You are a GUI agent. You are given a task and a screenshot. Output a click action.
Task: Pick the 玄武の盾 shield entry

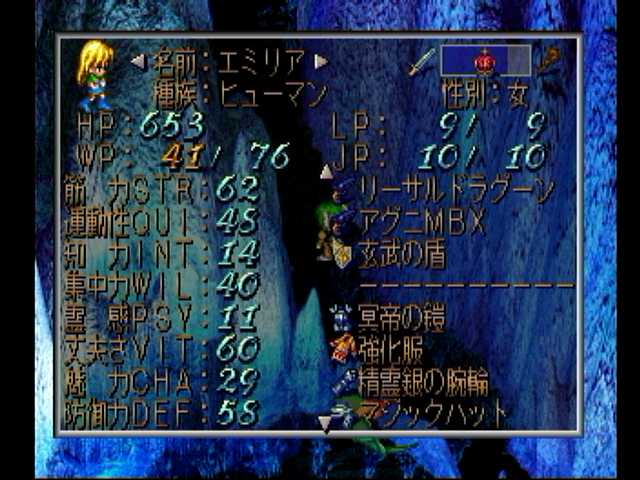[406, 254]
